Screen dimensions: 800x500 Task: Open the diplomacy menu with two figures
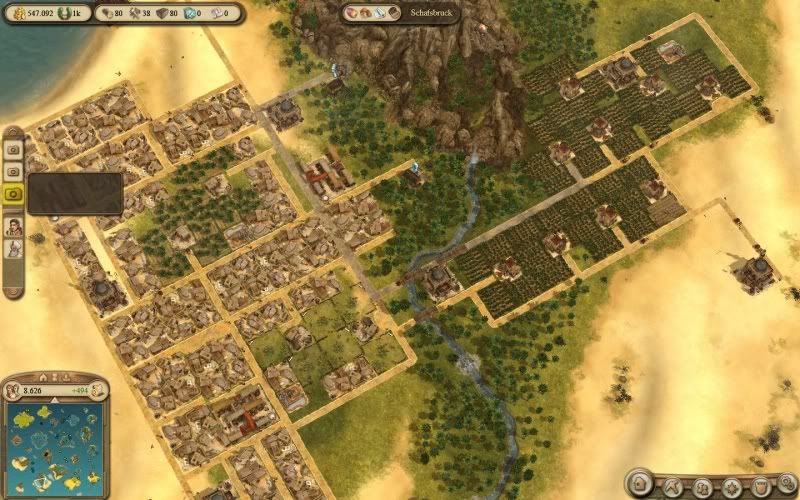[x=703, y=488]
